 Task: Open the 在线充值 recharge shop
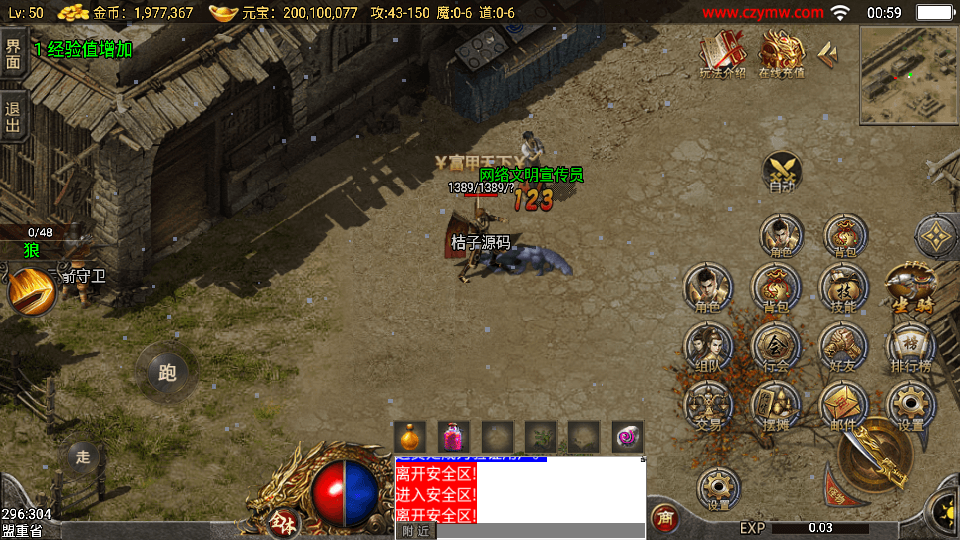[781, 54]
